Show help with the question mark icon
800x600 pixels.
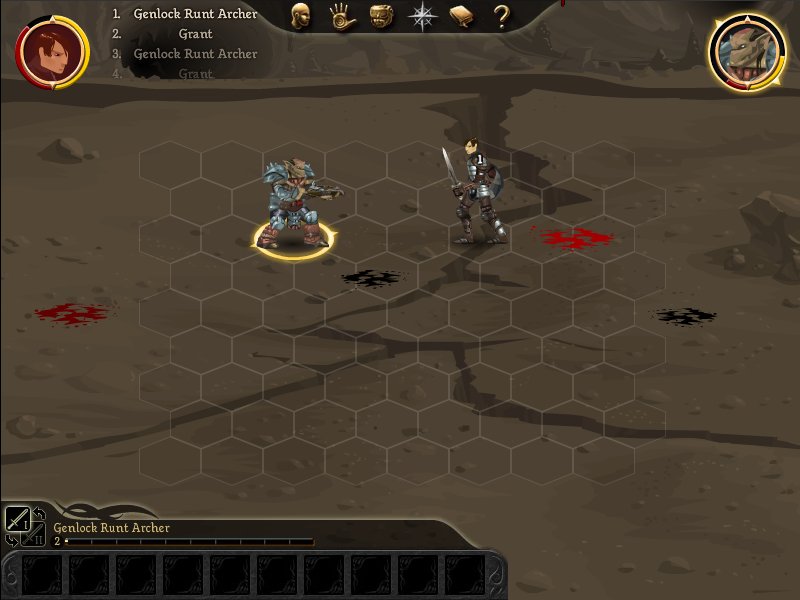(x=501, y=15)
